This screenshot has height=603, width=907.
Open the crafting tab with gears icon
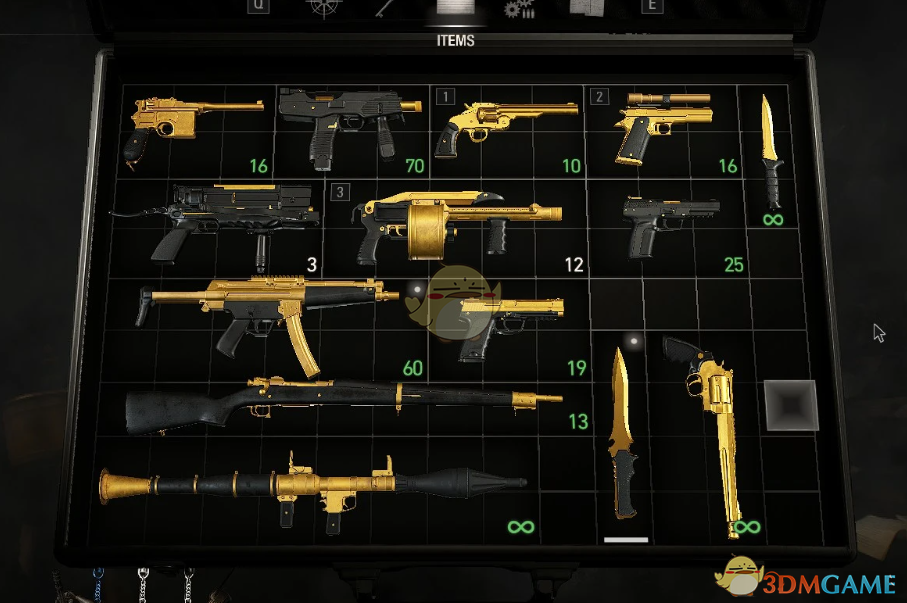click(520, 9)
